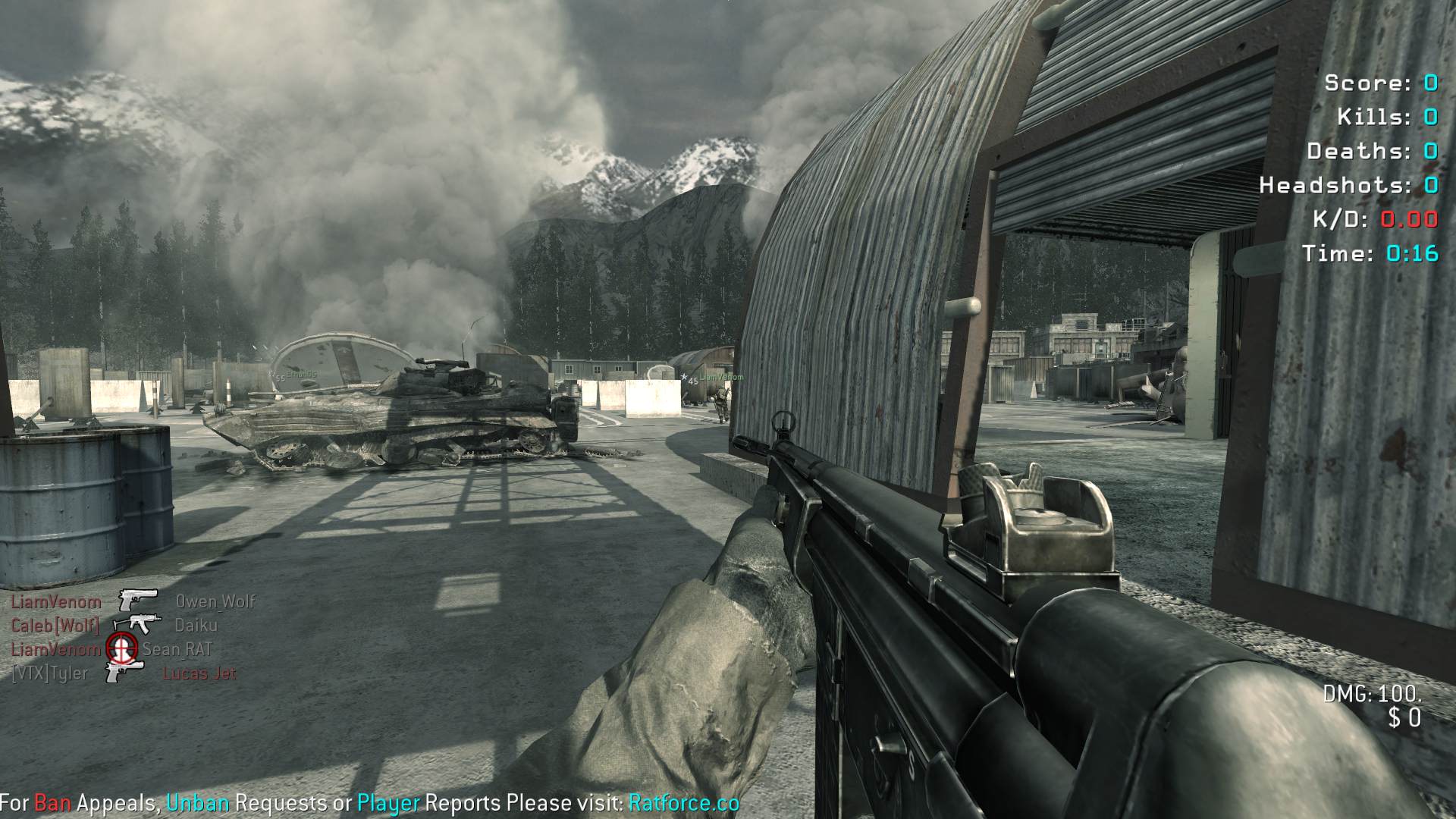
Task: Select Lucas_Jet in the kill feed
Action: point(199,673)
